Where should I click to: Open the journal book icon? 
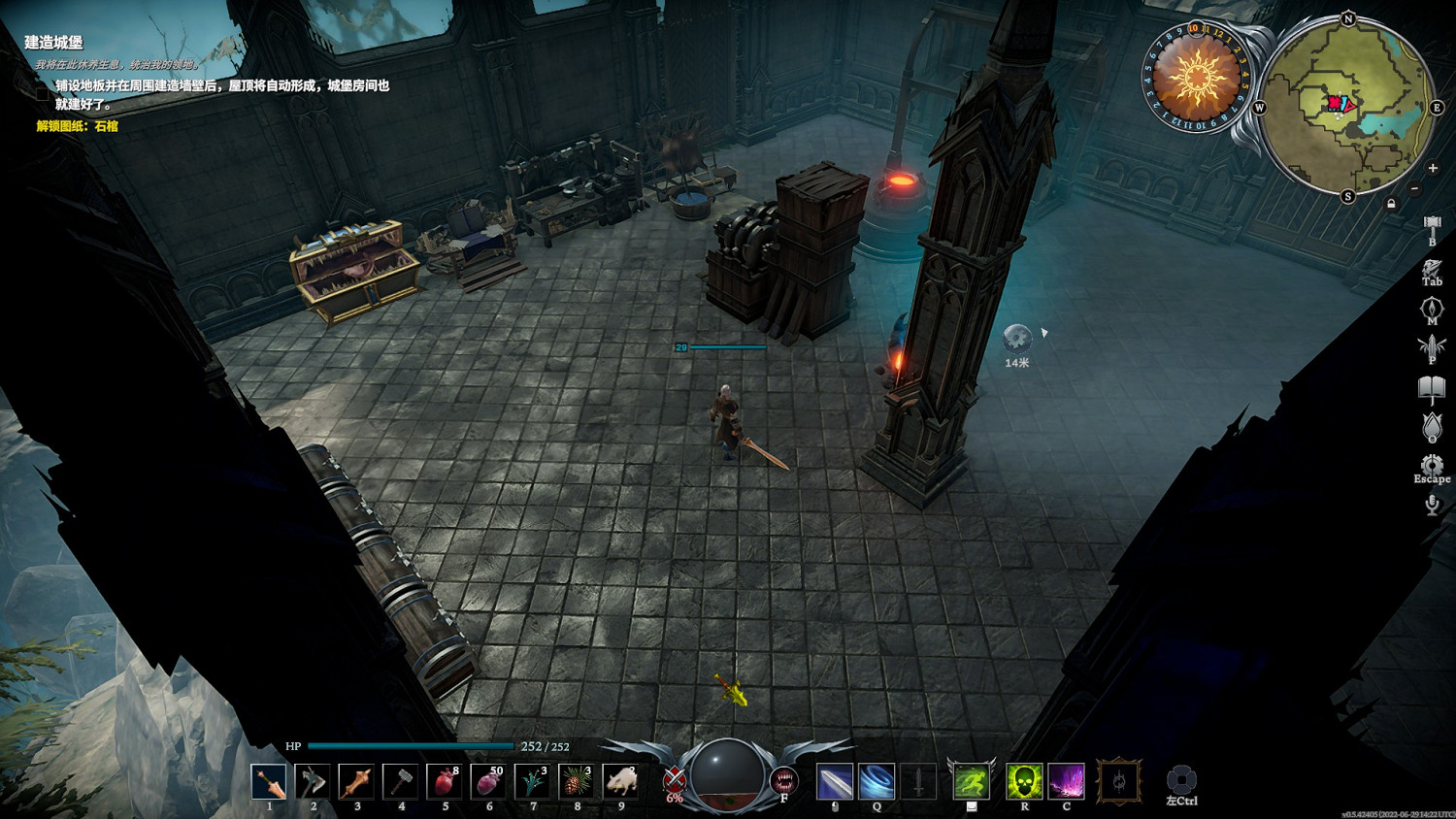pyautogui.click(x=1432, y=388)
